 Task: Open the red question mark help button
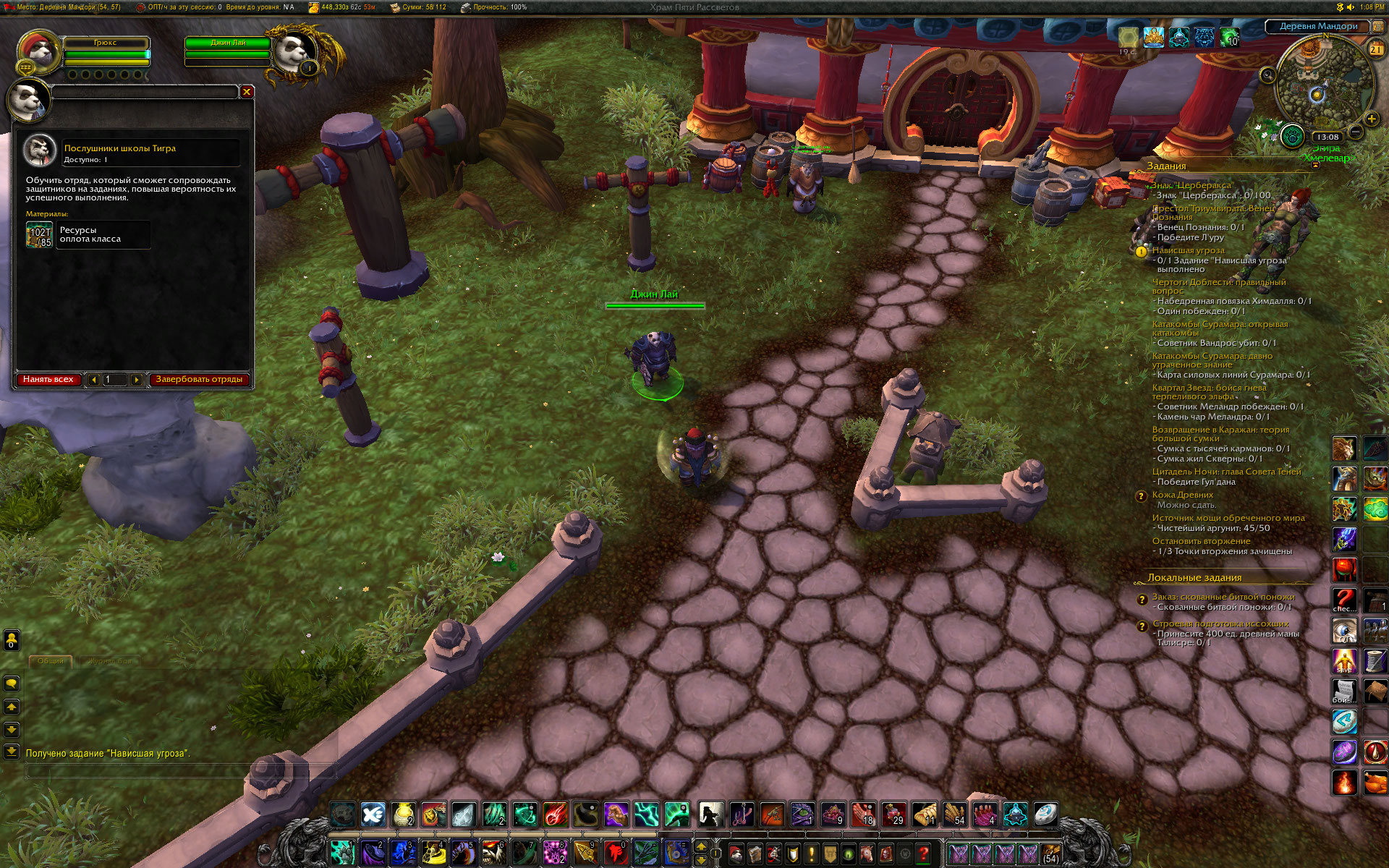(x=923, y=854)
